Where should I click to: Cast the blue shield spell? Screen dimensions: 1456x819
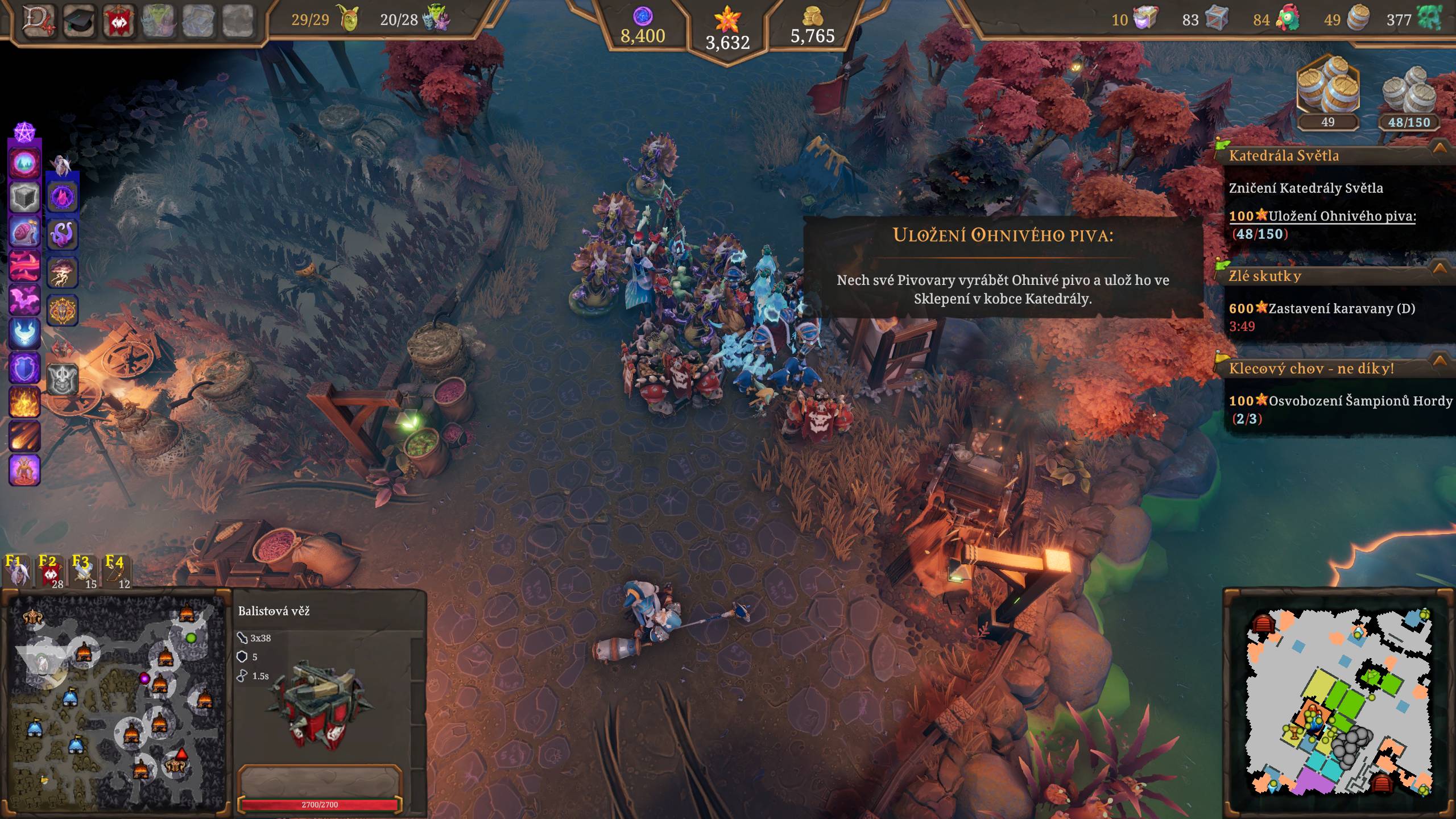tap(24, 367)
